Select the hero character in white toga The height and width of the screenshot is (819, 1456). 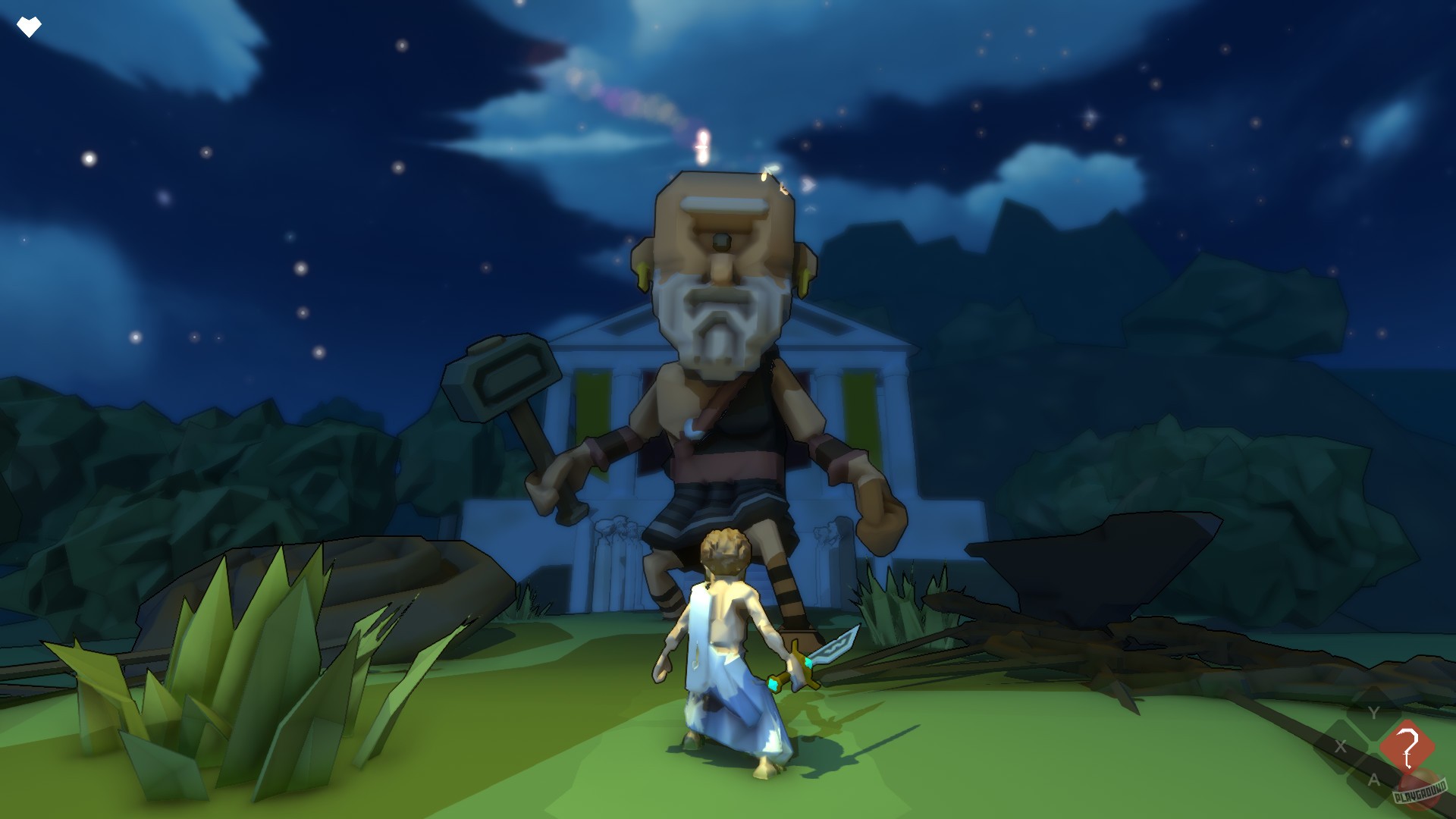(x=724, y=660)
